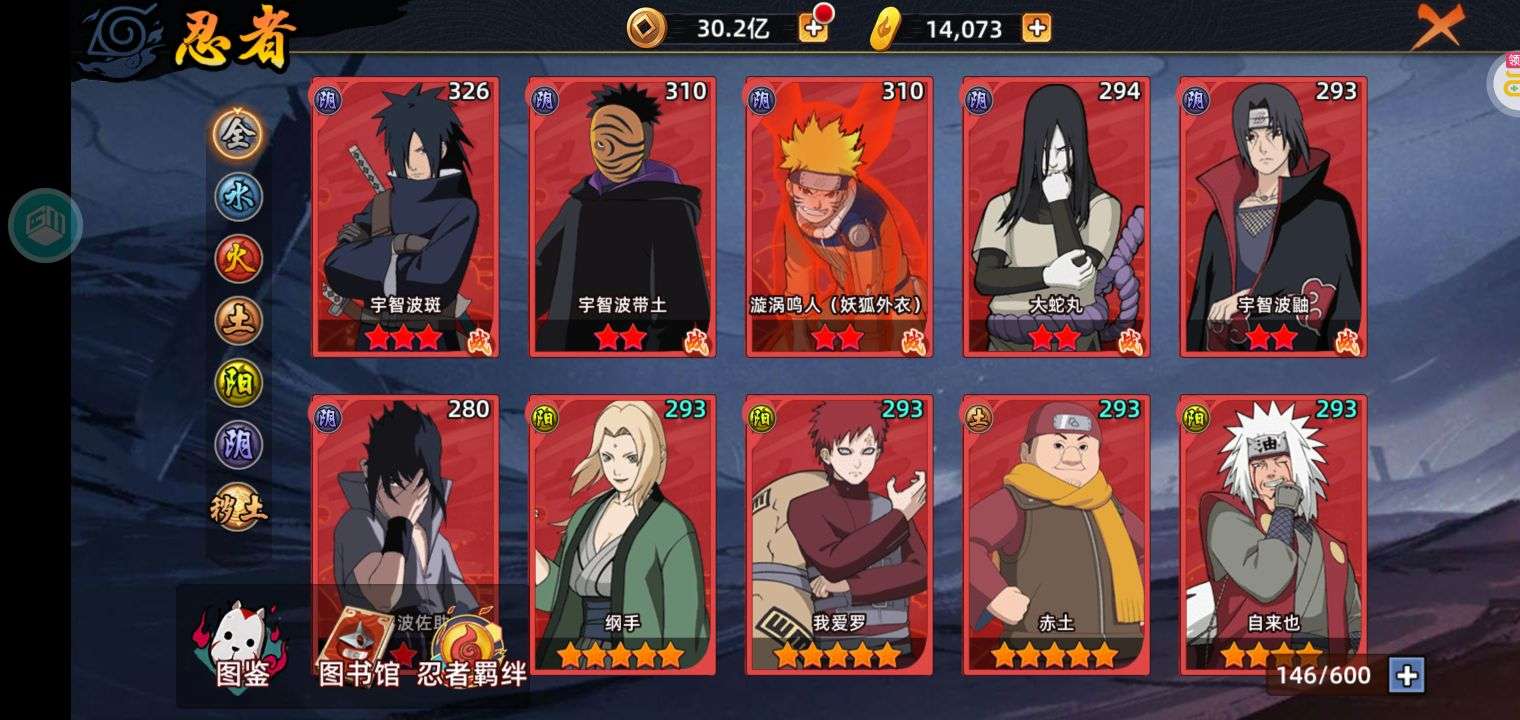
Task: Select the 全 (all) filter tab
Action: 238,134
